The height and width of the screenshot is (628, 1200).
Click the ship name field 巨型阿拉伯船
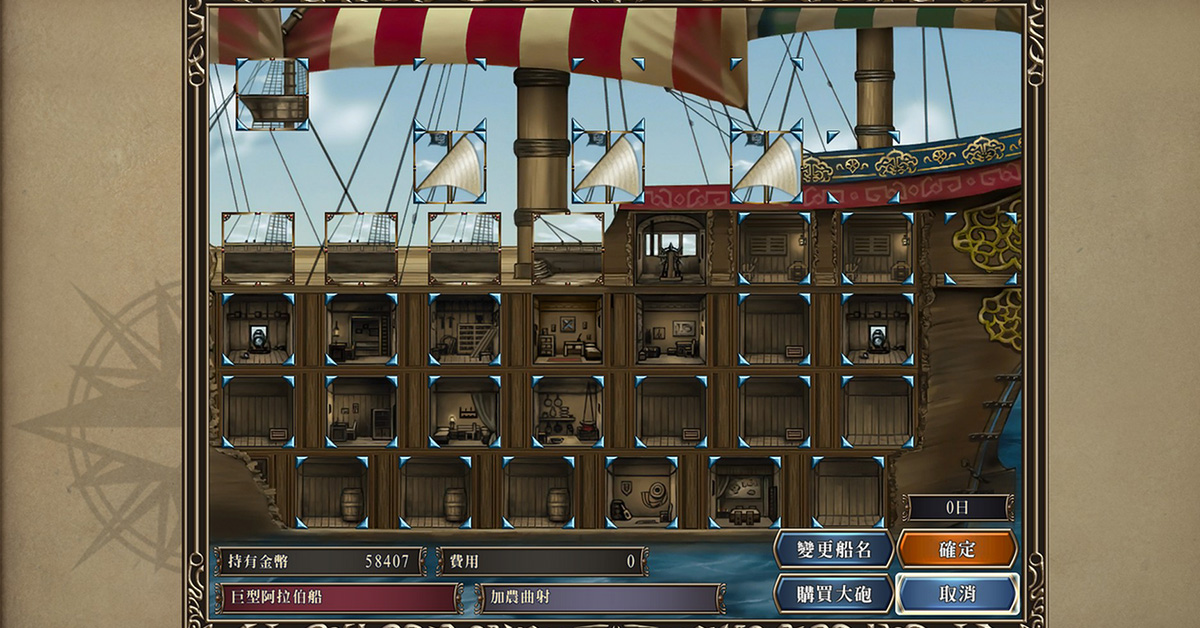coord(339,598)
